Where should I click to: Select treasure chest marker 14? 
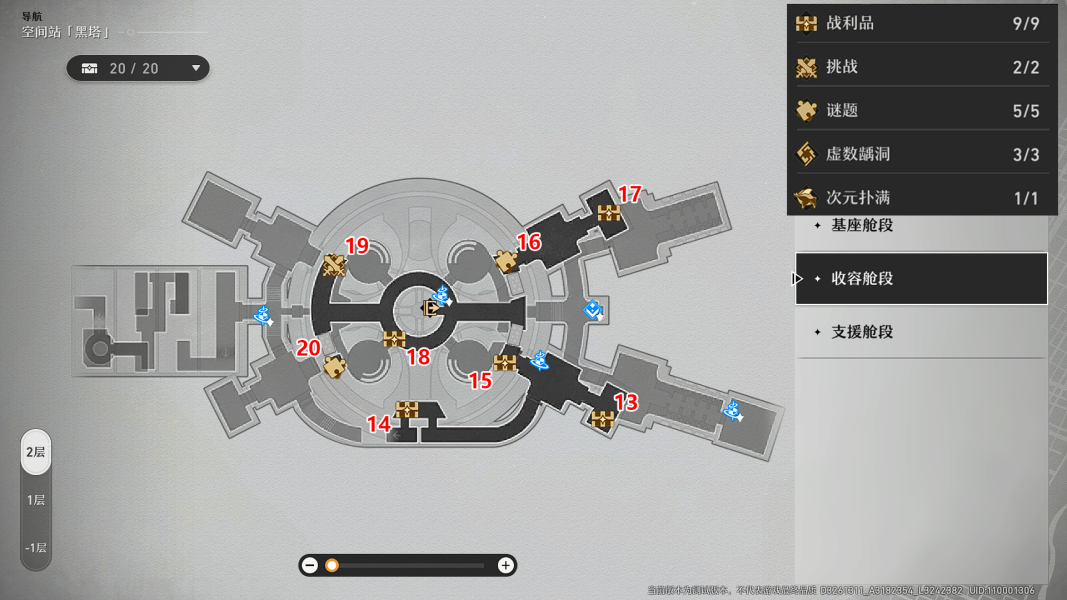406,409
